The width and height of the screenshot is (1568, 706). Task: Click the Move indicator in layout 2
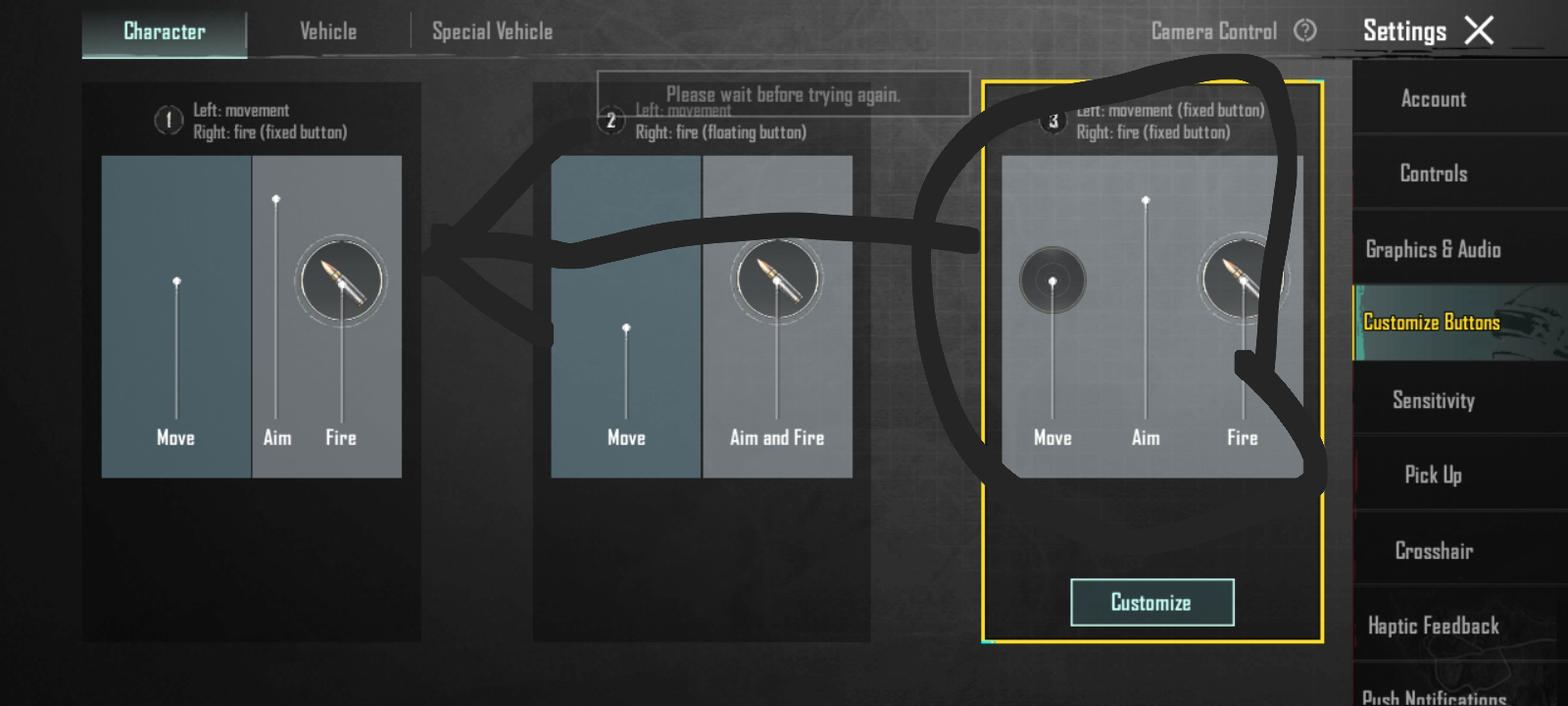click(x=625, y=327)
